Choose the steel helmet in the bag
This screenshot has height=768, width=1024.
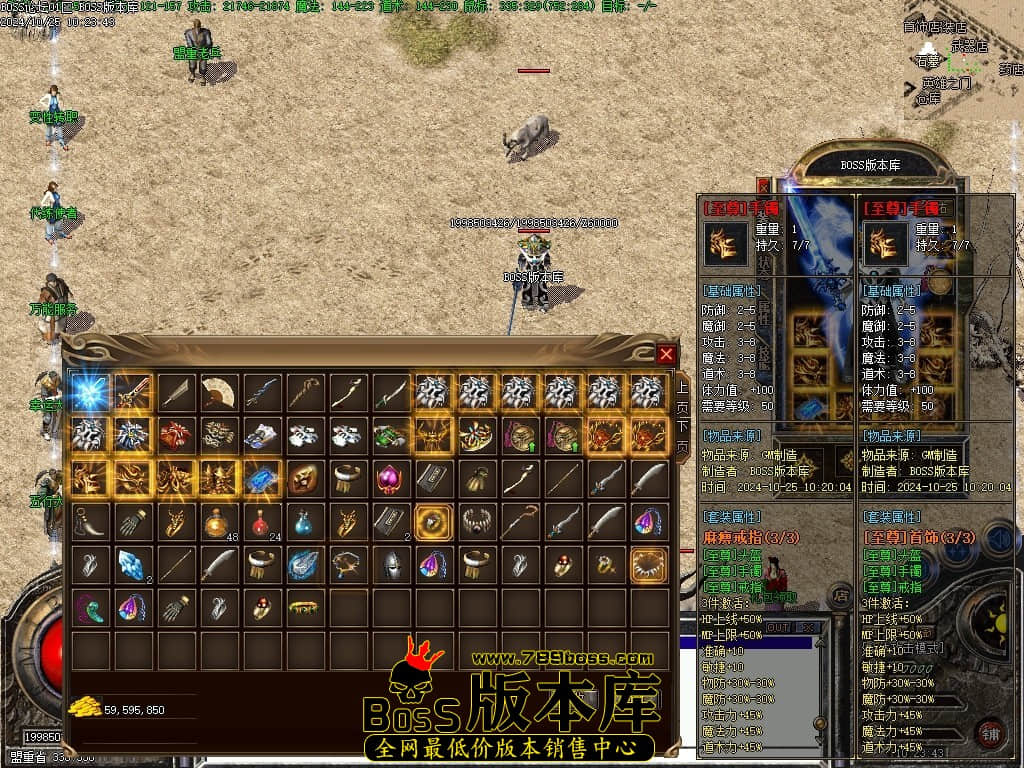click(x=390, y=564)
